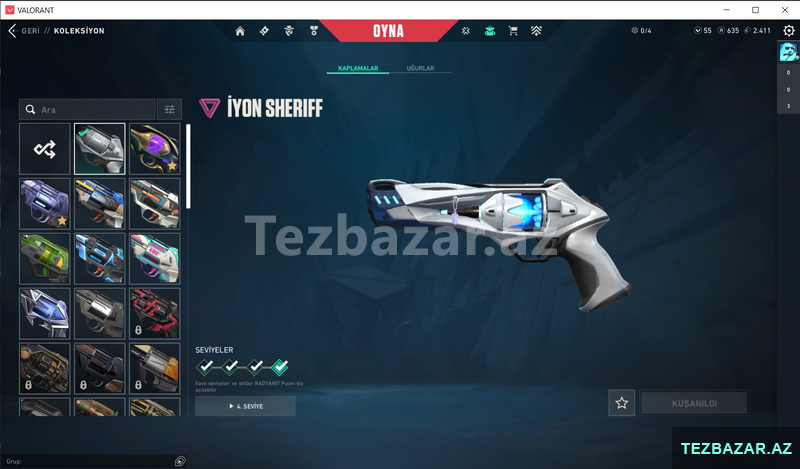This screenshot has height=469, width=800.
Task: Click the Ara search field
Action: 90,109
